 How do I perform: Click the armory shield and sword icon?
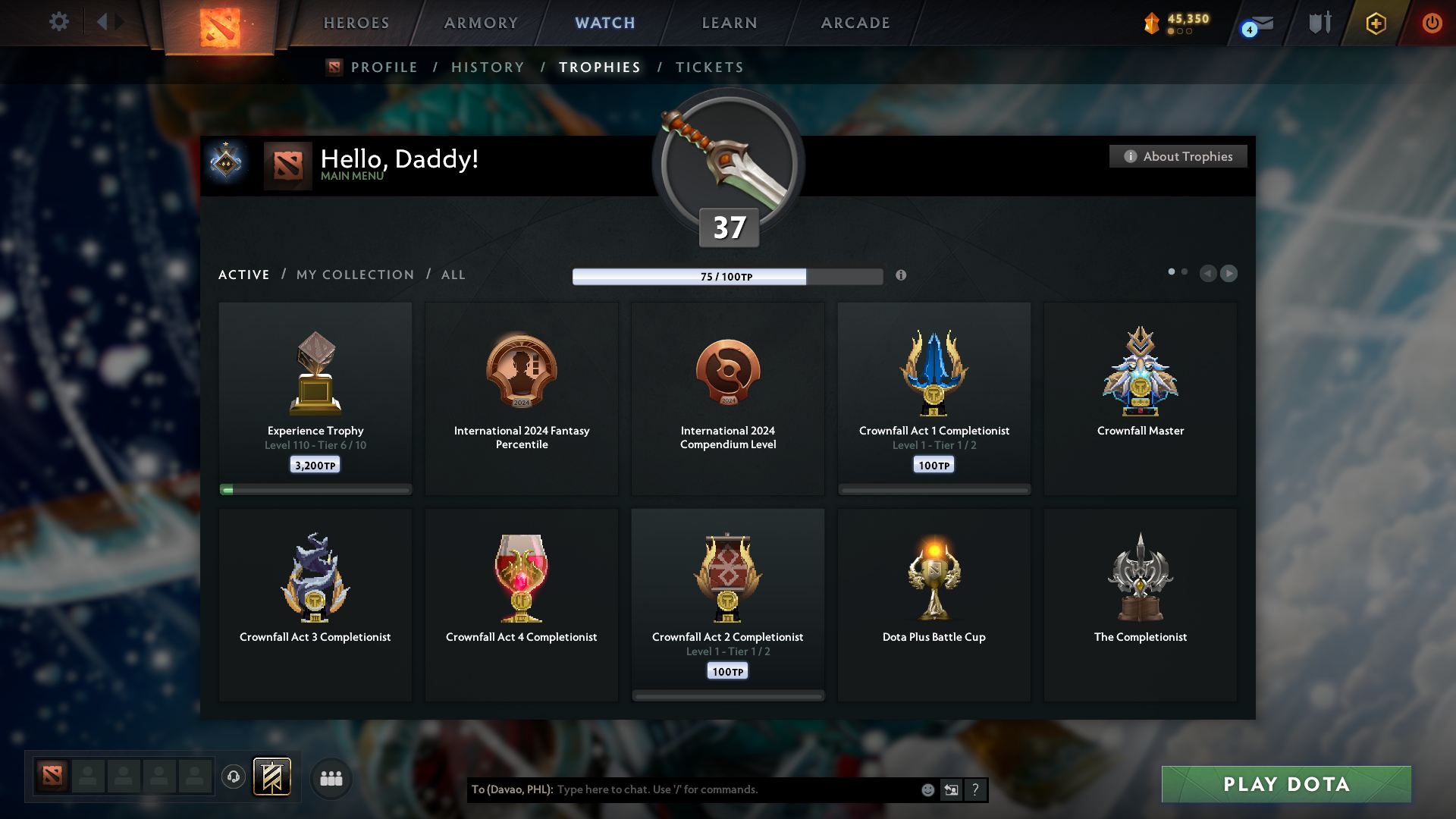(1319, 22)
